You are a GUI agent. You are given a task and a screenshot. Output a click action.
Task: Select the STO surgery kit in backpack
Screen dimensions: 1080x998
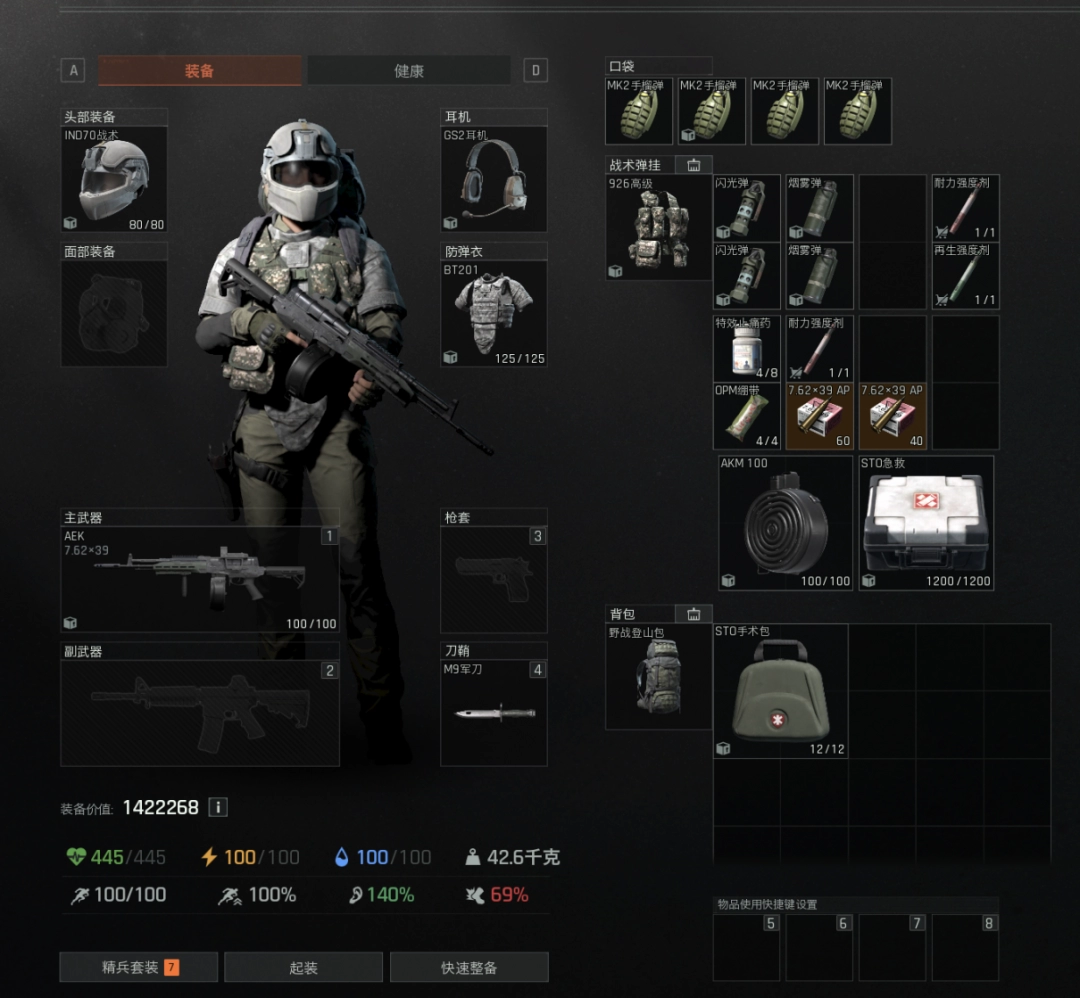click(x=781, y=691)
